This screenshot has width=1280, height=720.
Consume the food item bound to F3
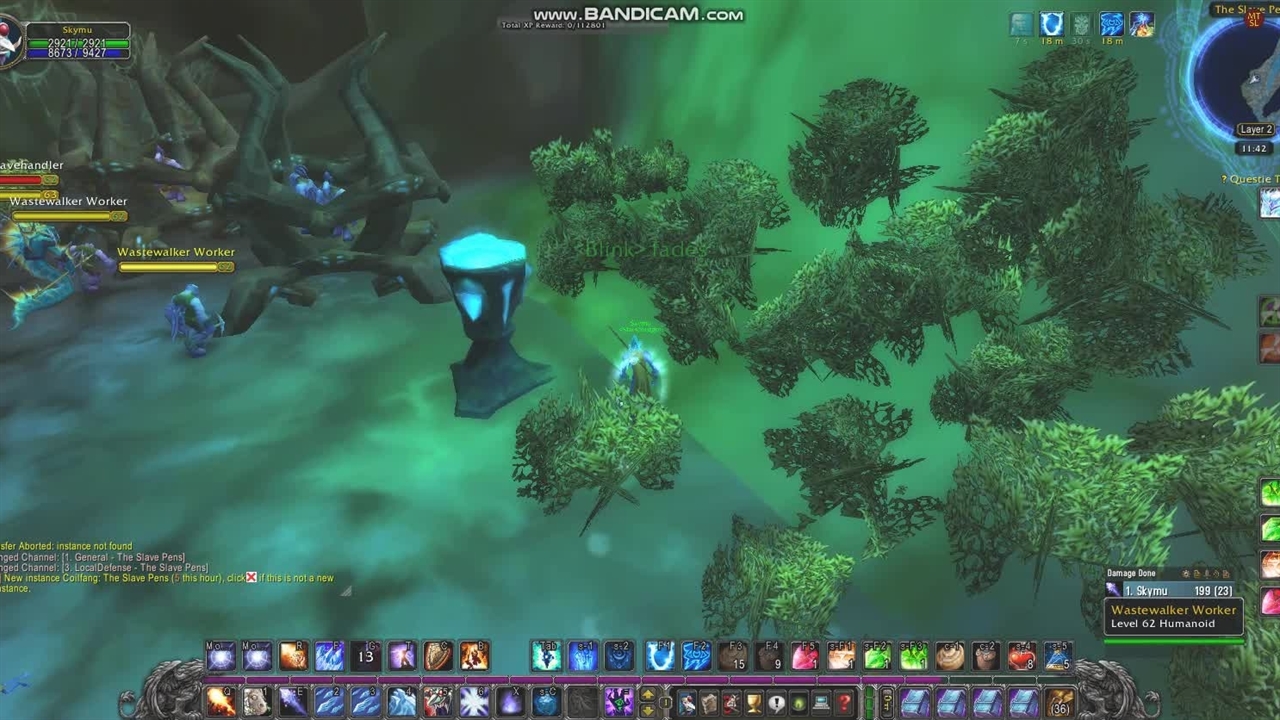coord(733,656)
